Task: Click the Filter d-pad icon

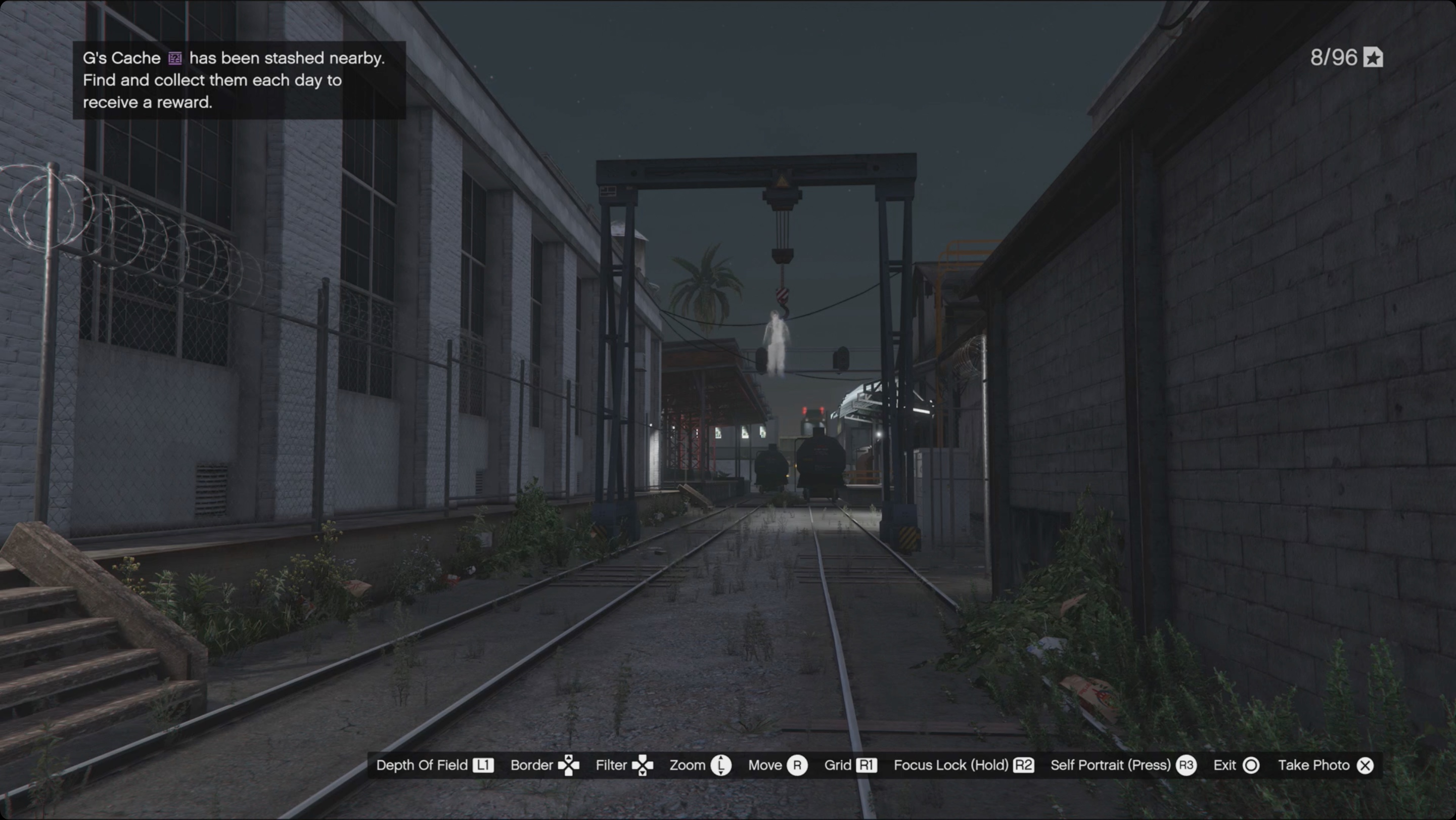Action: (645, 765)
